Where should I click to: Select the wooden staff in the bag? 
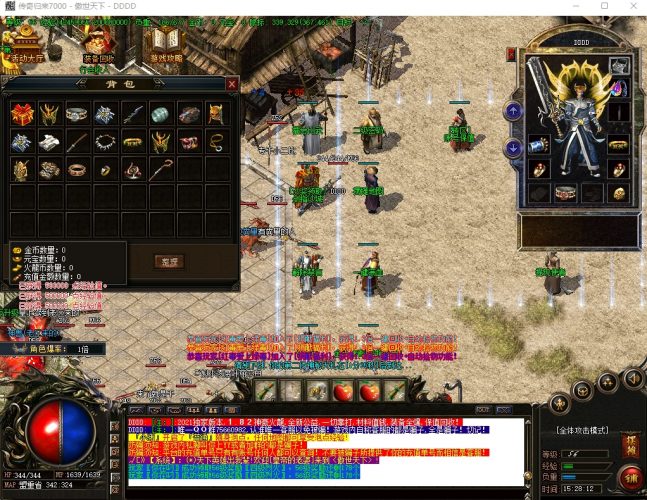[x=160, y=169]
